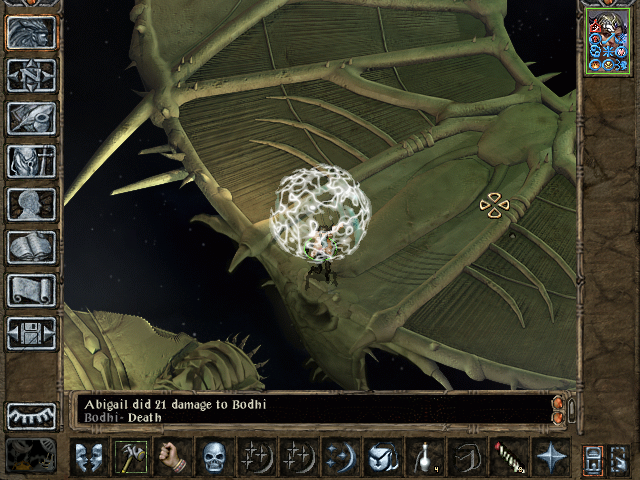Click the return to game button
Viewport: 640px width, 480px height.
(x=31, y=32)
